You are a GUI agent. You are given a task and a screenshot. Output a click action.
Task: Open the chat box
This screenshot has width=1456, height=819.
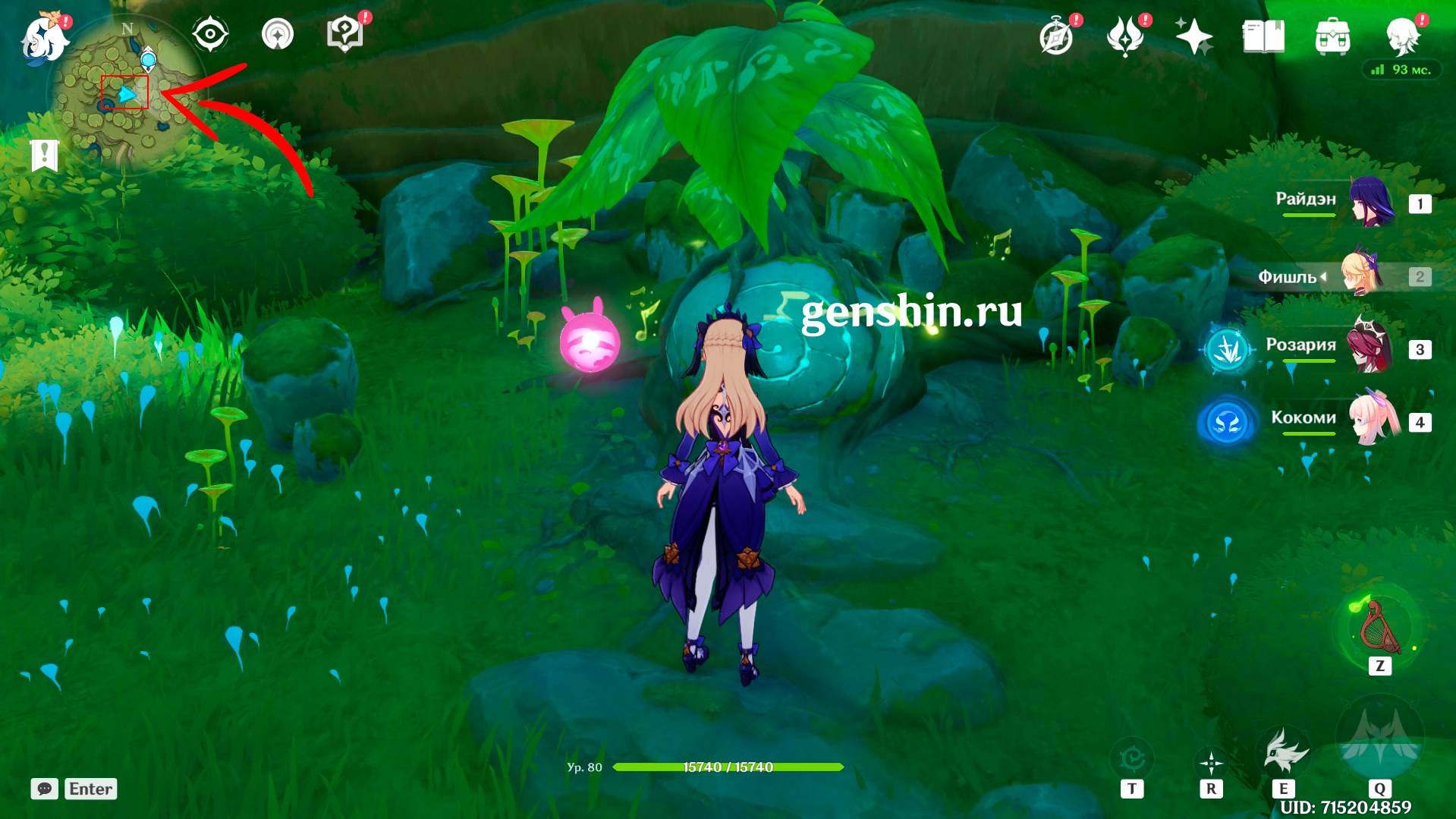click(x=45, y=789)
